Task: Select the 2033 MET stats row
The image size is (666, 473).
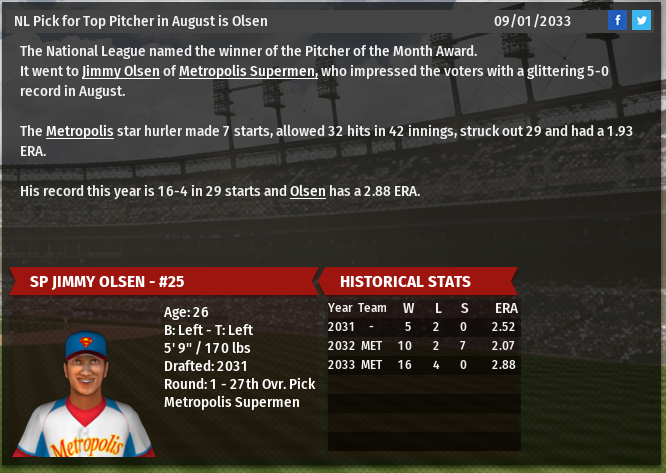Action: click(423, 365)
